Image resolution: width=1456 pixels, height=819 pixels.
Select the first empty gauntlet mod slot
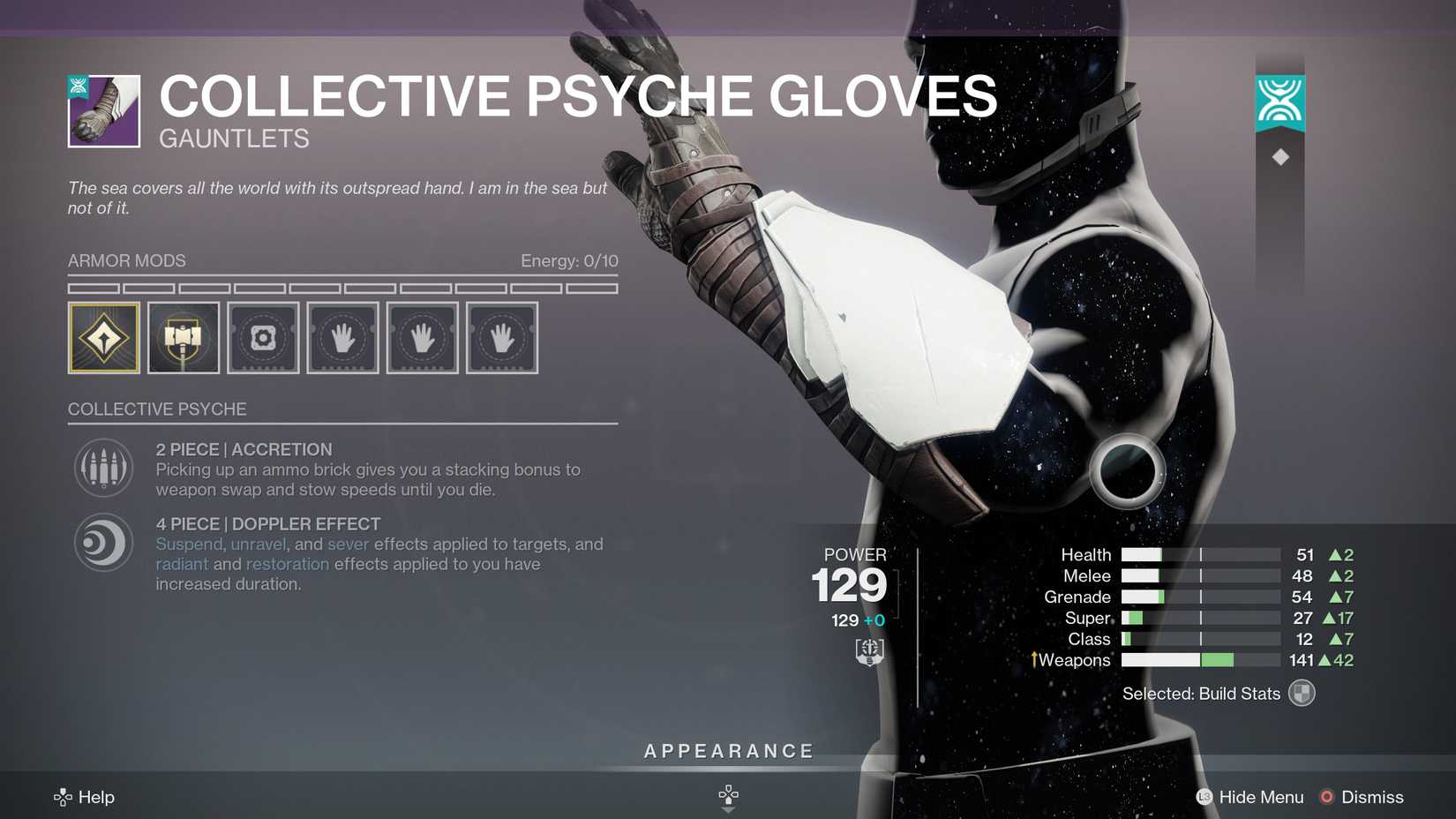tap(342, 337)
